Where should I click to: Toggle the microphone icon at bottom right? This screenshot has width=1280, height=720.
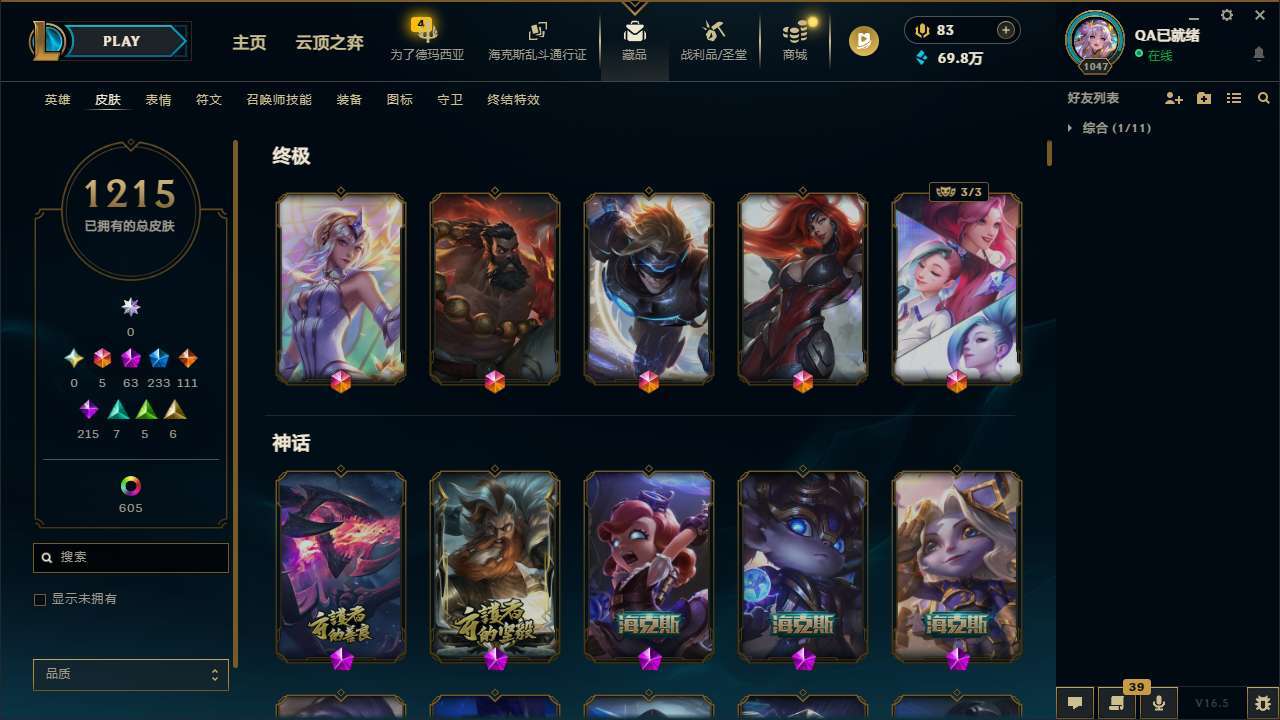tap(1158, 703)
